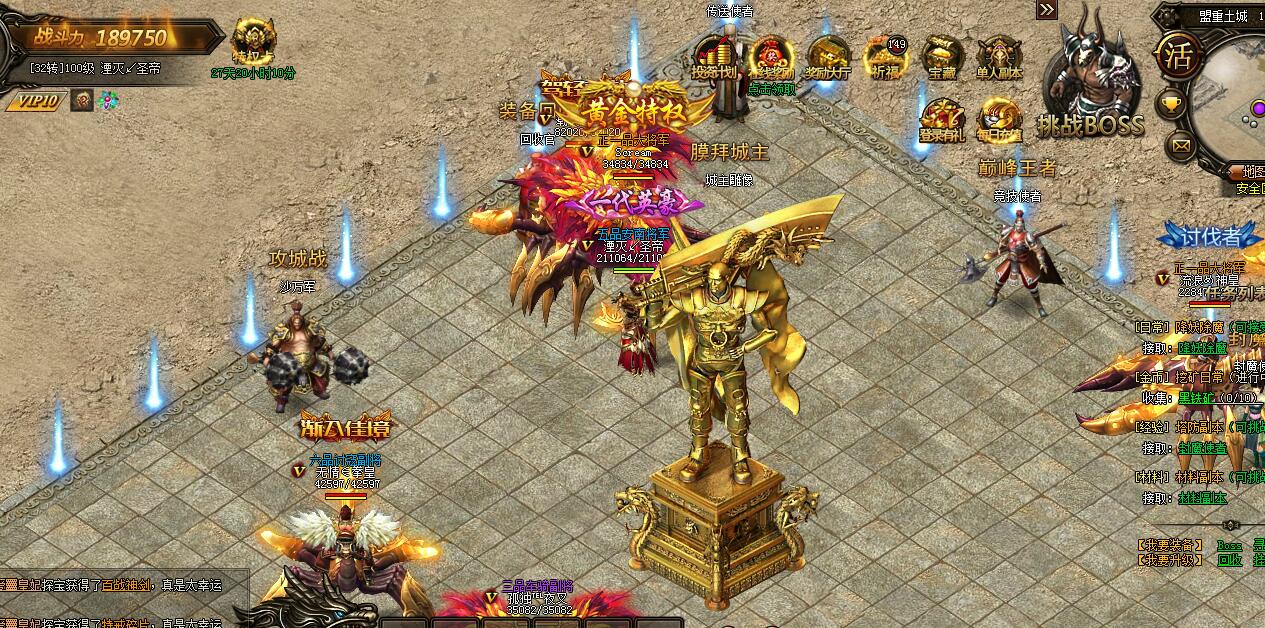This screenshot has width=1265, height=628.
Task: Open the 活 activity button by the minimap
Action: click(x=1177, y=56)
